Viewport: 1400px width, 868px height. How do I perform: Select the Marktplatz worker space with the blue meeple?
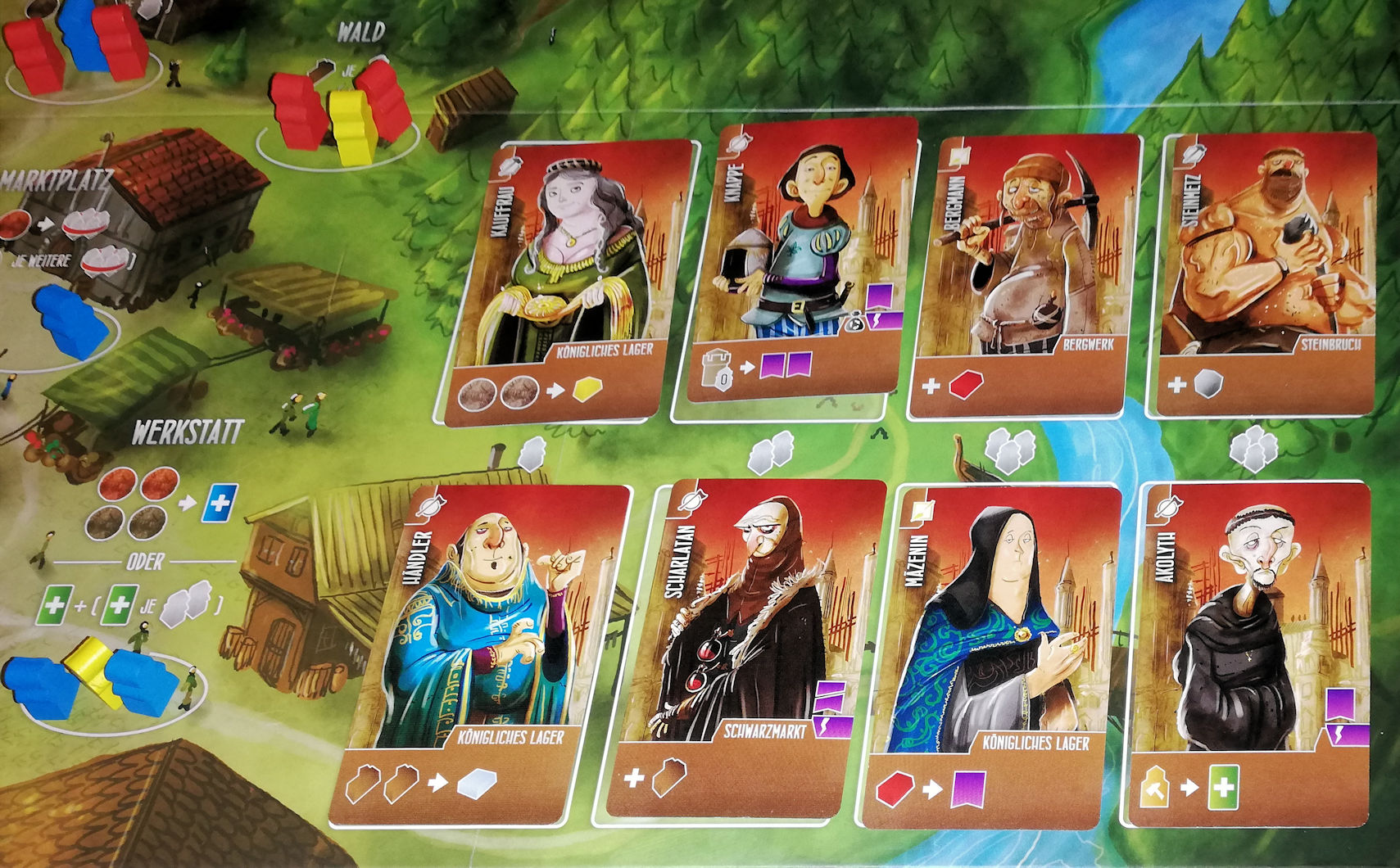click(x=70, y=323)
